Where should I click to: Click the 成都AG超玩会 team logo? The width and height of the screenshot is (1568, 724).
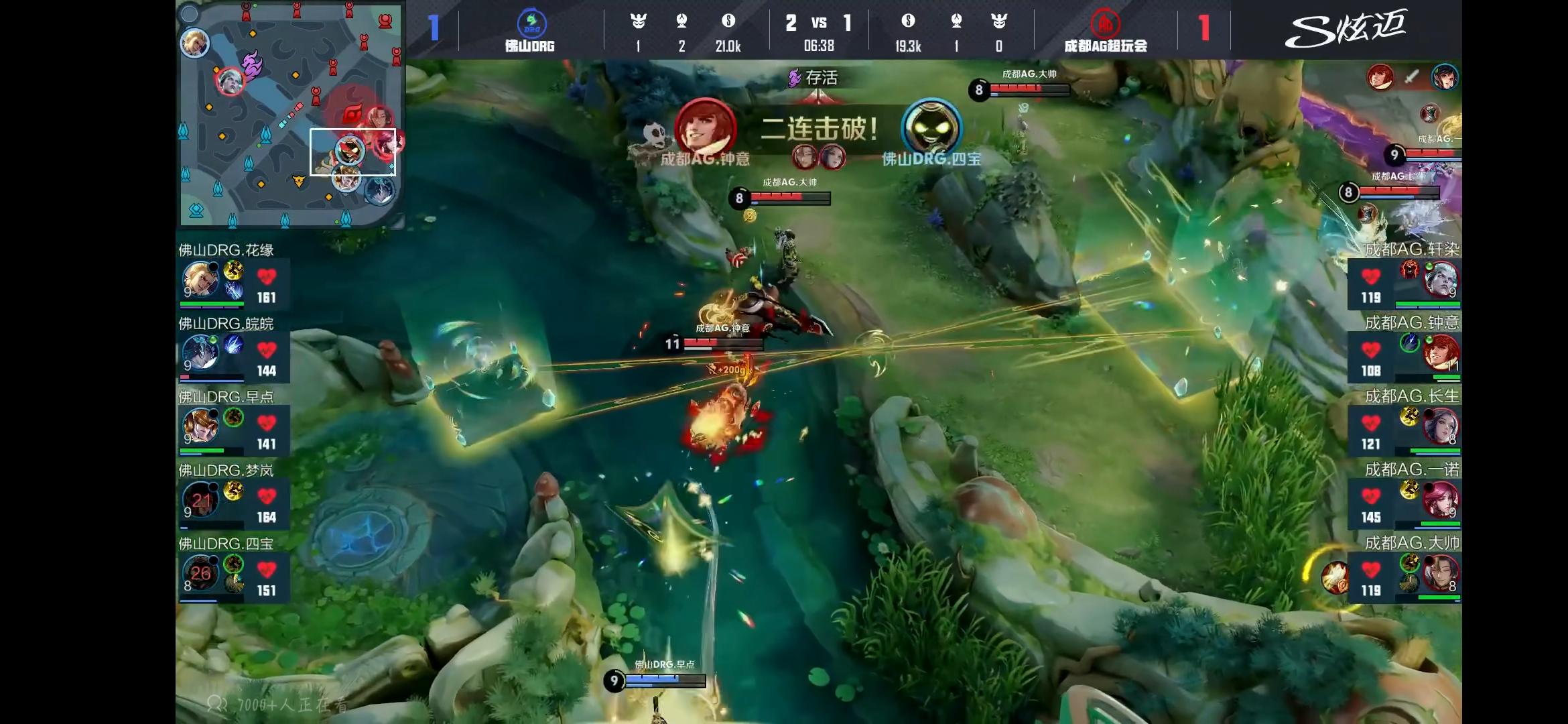click(x=1105, y=23)
